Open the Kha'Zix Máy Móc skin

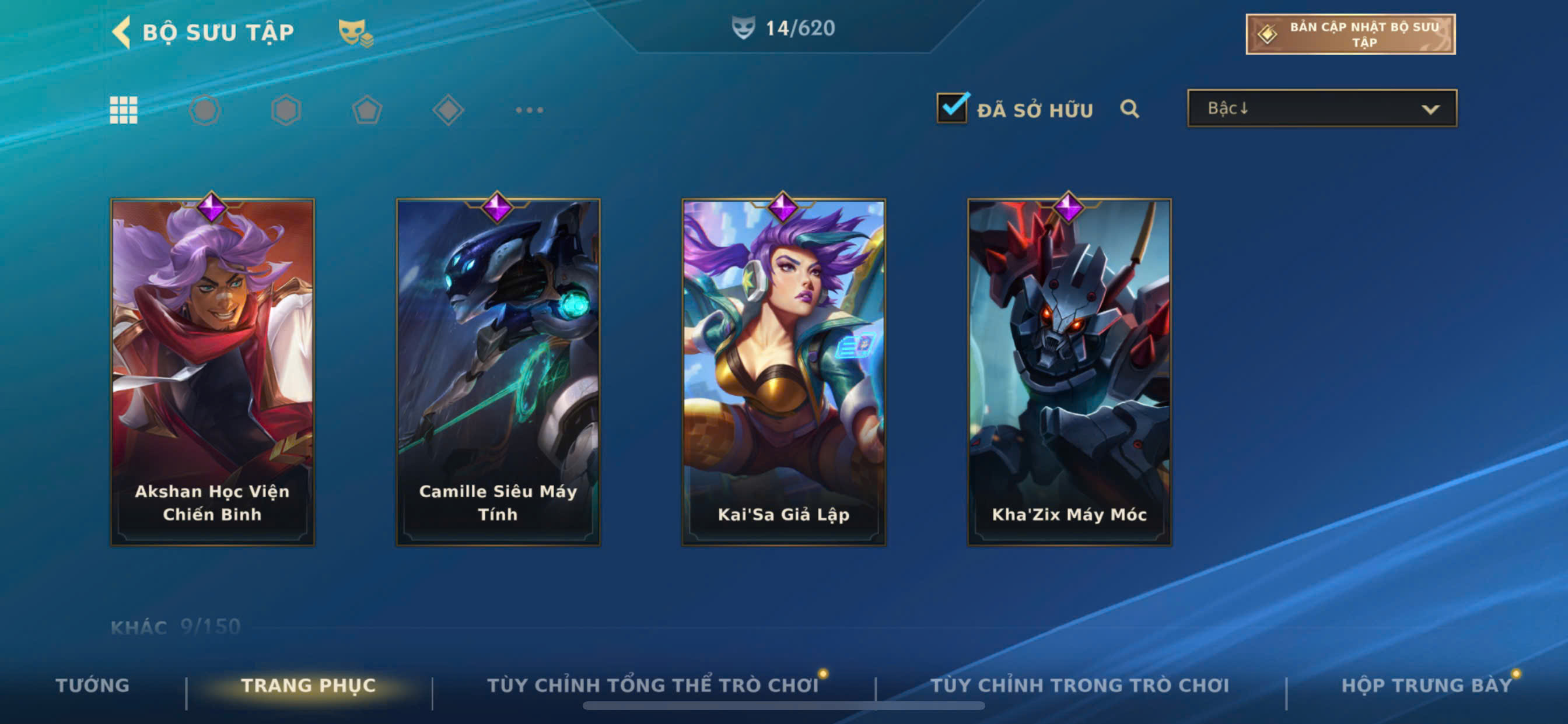tap(1069, 371)
